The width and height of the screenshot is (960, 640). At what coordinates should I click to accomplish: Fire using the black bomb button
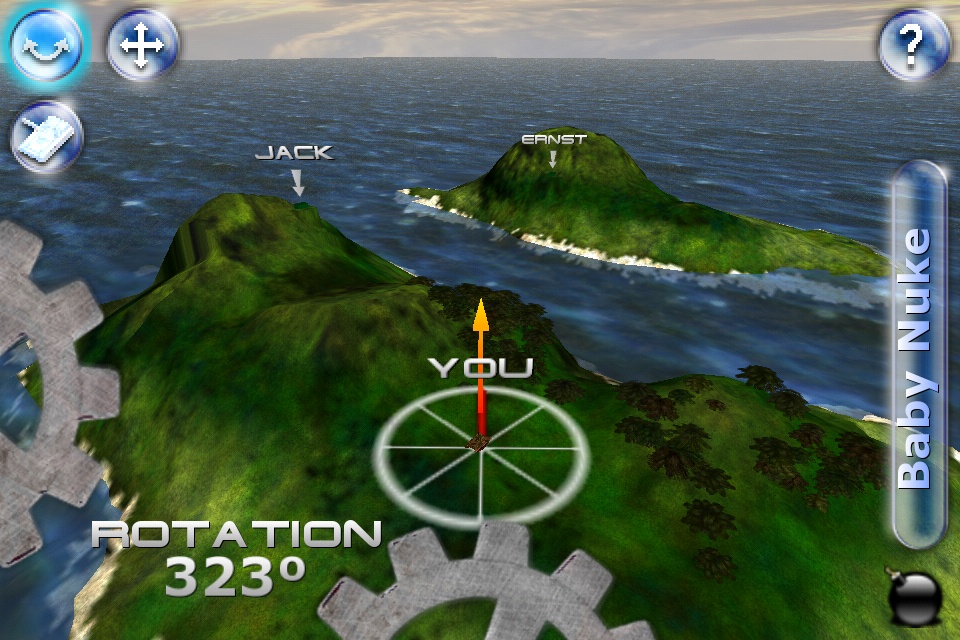(x=914, y=597)
